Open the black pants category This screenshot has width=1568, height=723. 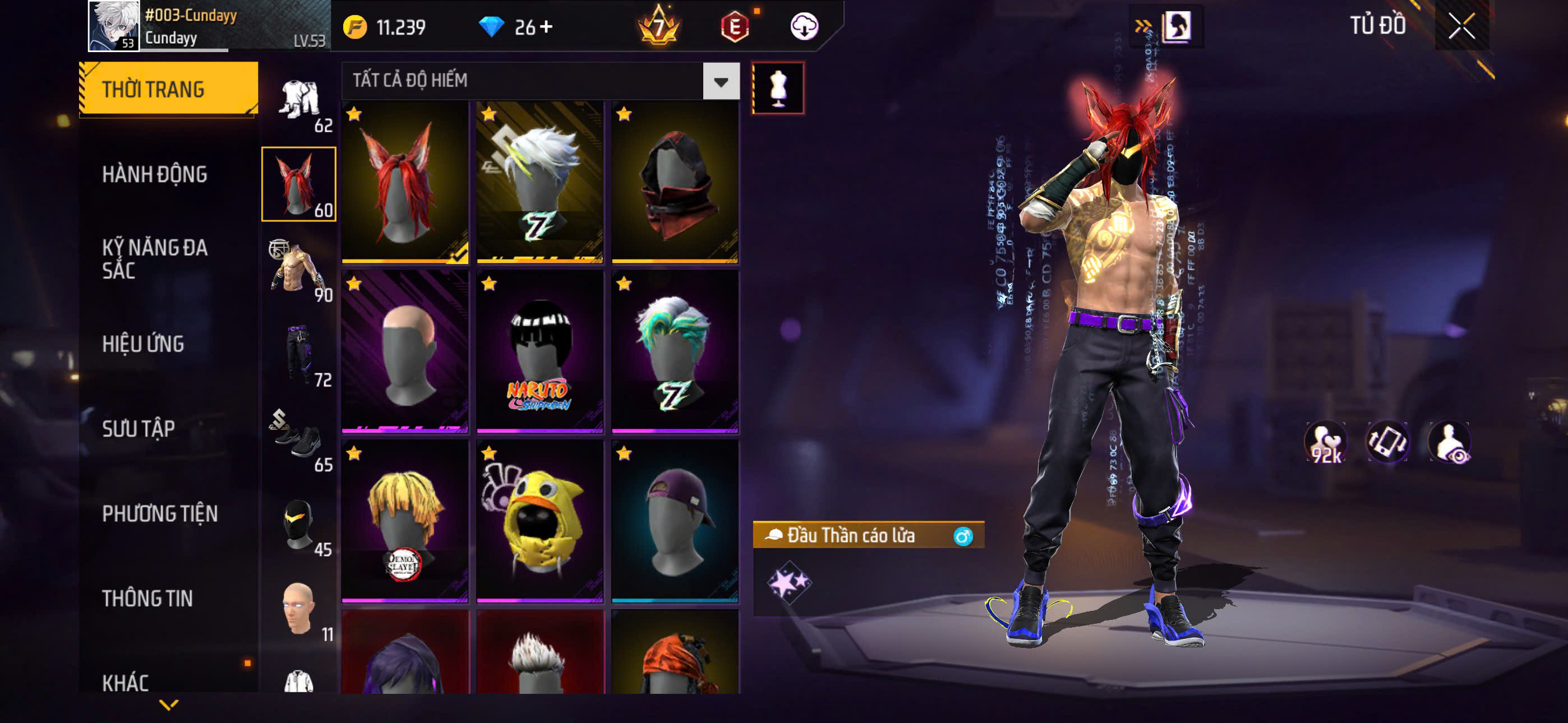pyautogui.click(x=299, y=354)
